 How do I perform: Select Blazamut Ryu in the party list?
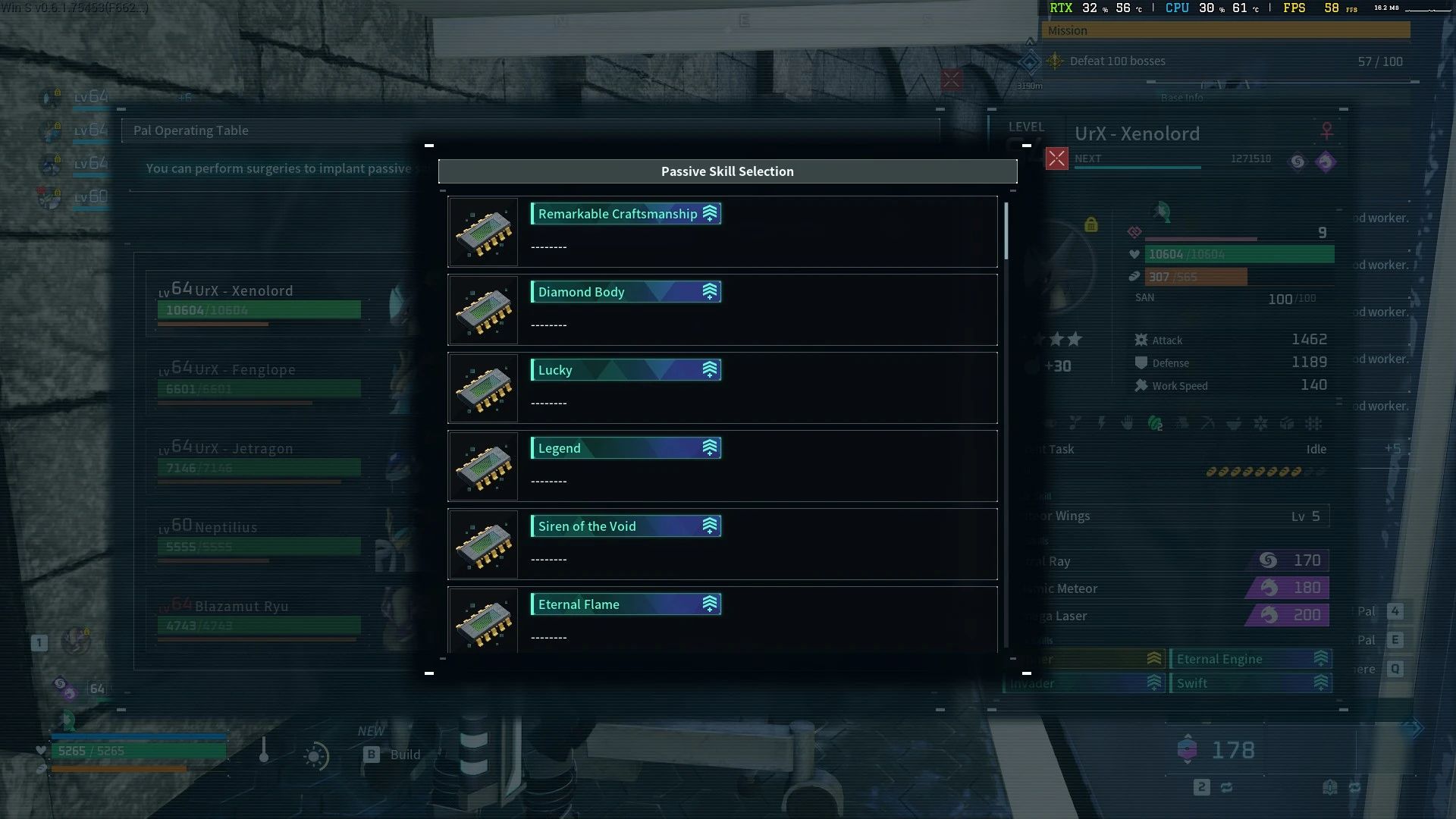pyautogui.click(x=258, y=617)
